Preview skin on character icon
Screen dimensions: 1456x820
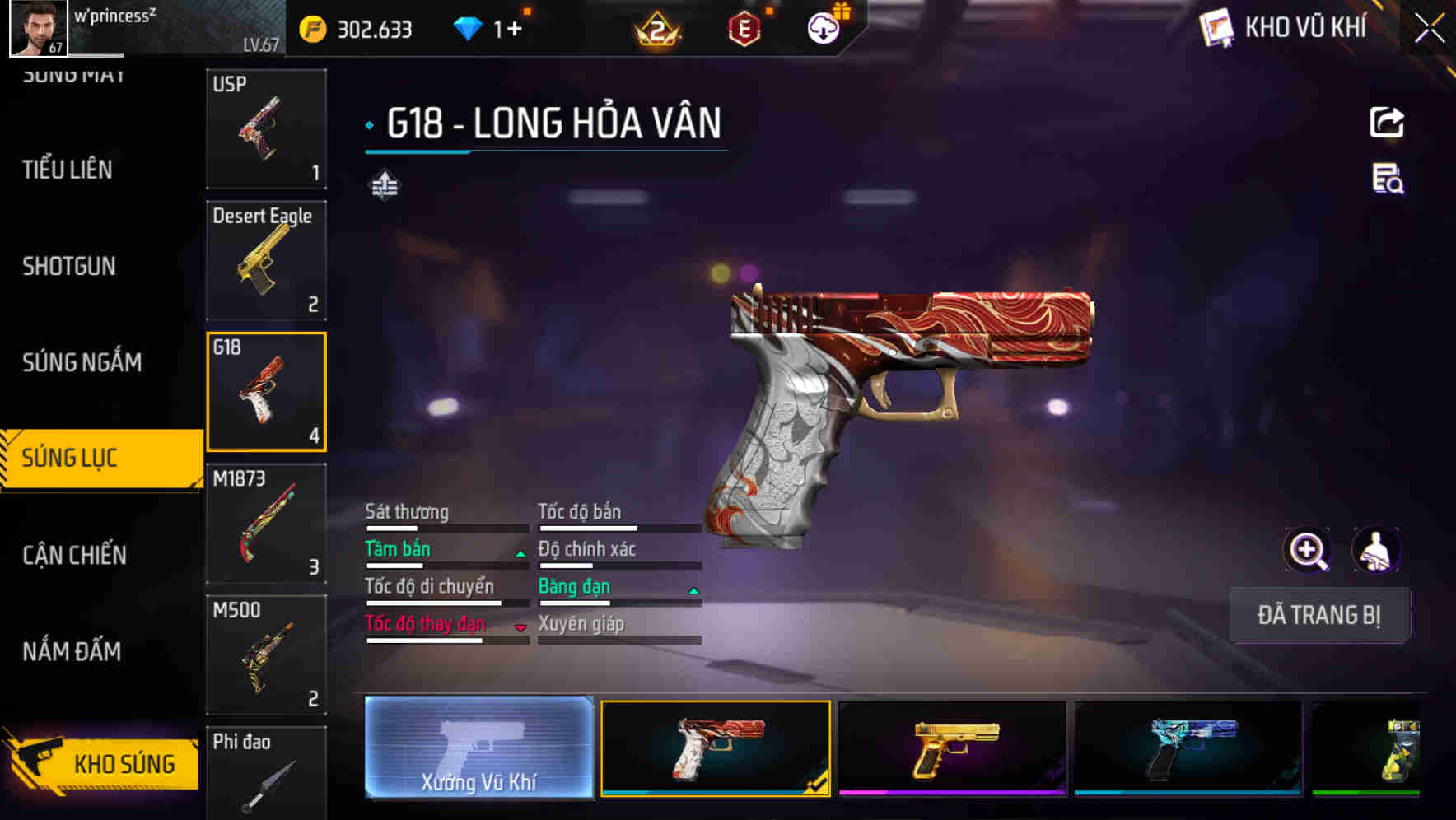(x=1376, y=550)
